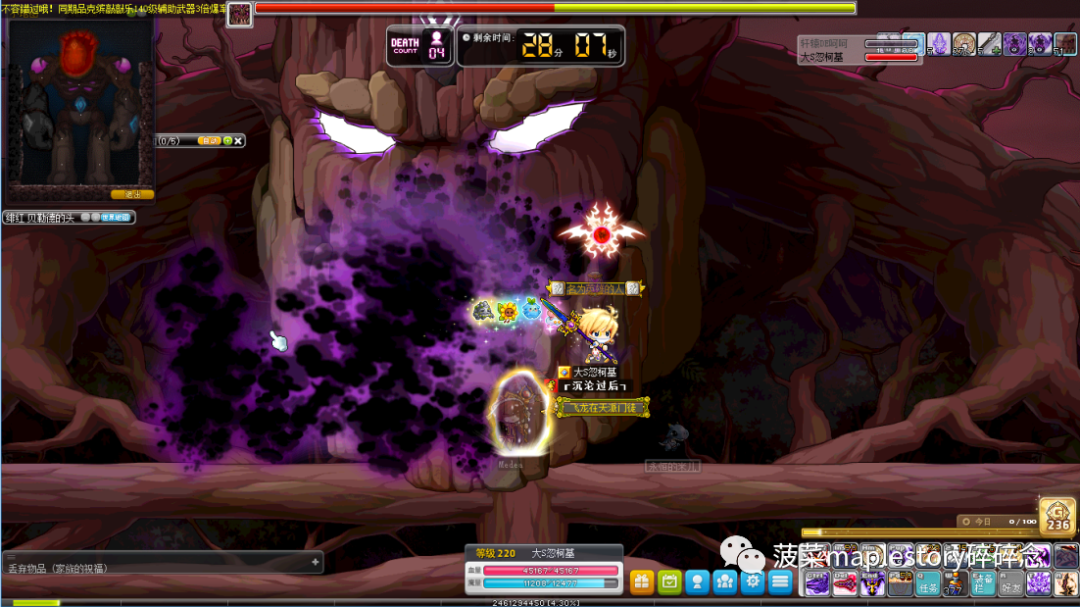Screen dimensions: 1080x607
Task: Select the 任务 quest quickslot
Action: (928, 583)
